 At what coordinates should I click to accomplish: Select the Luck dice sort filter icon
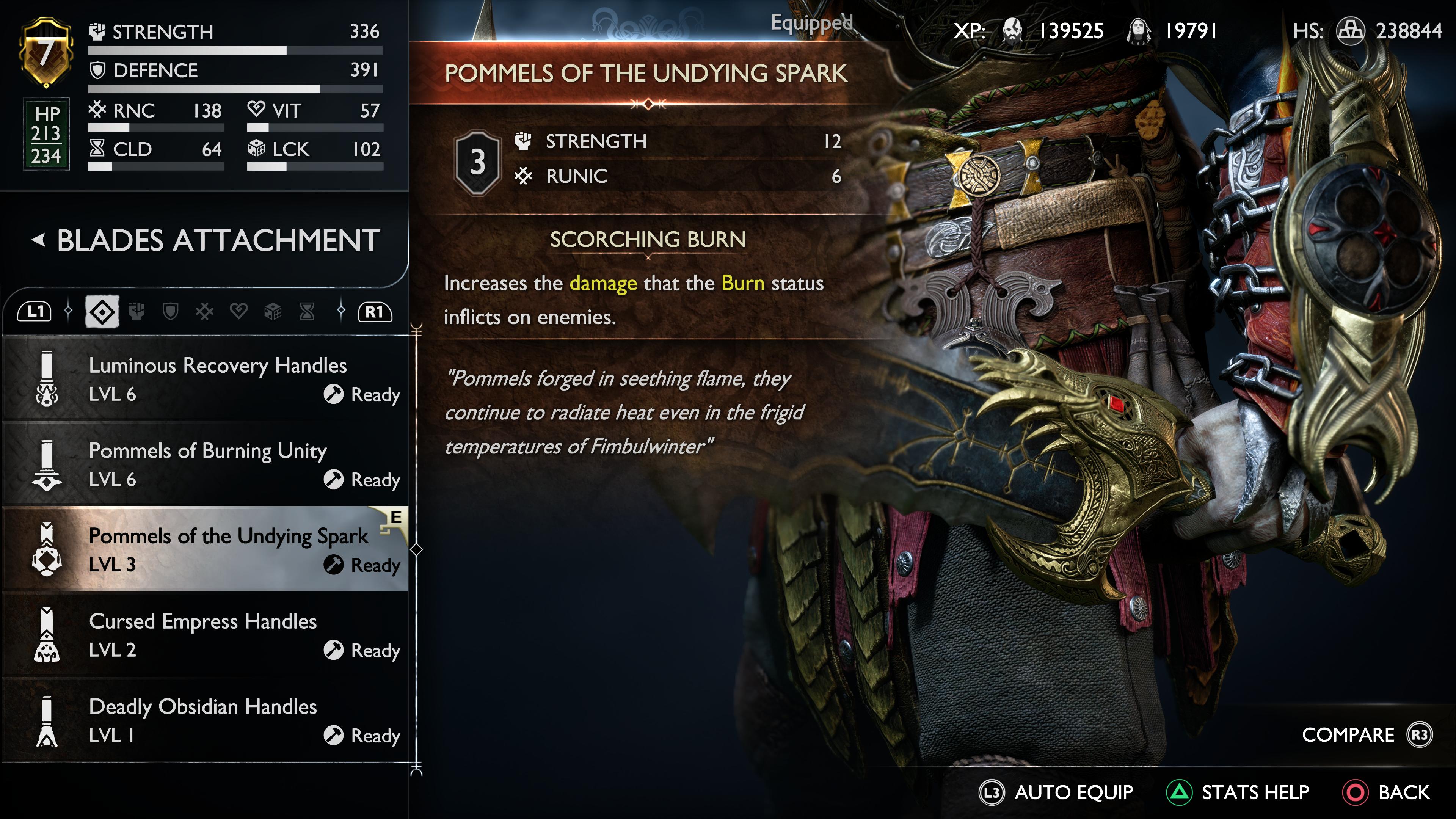coord(273,310)
